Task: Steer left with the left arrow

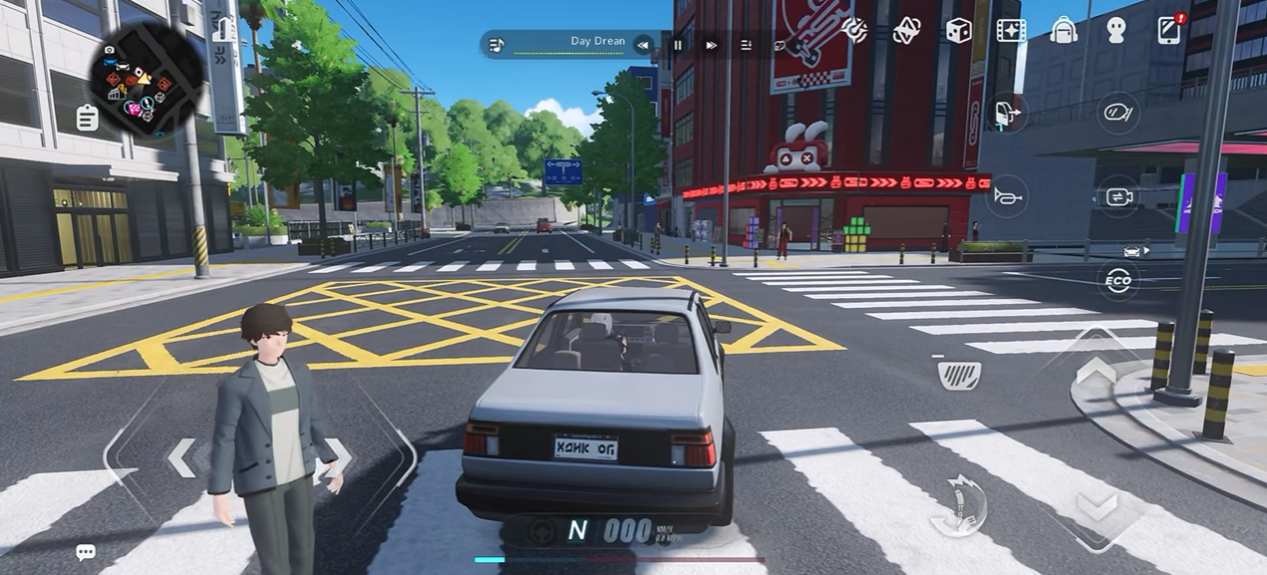Action: (x=181, y=457)
